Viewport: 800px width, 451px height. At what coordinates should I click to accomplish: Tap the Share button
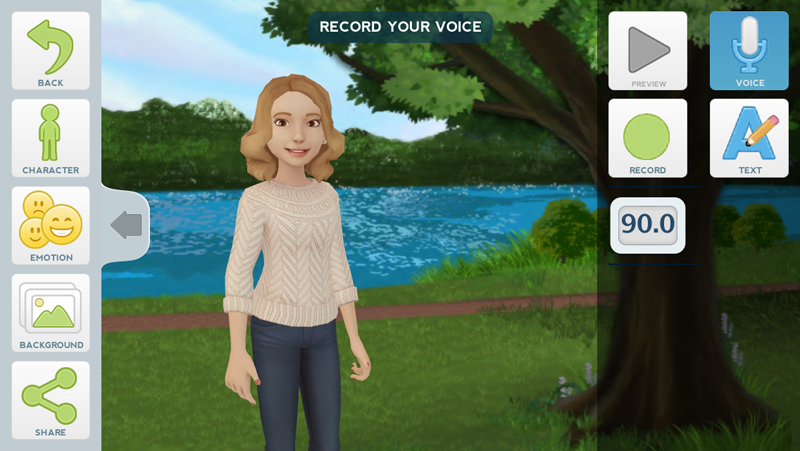(x=50, y=400)
